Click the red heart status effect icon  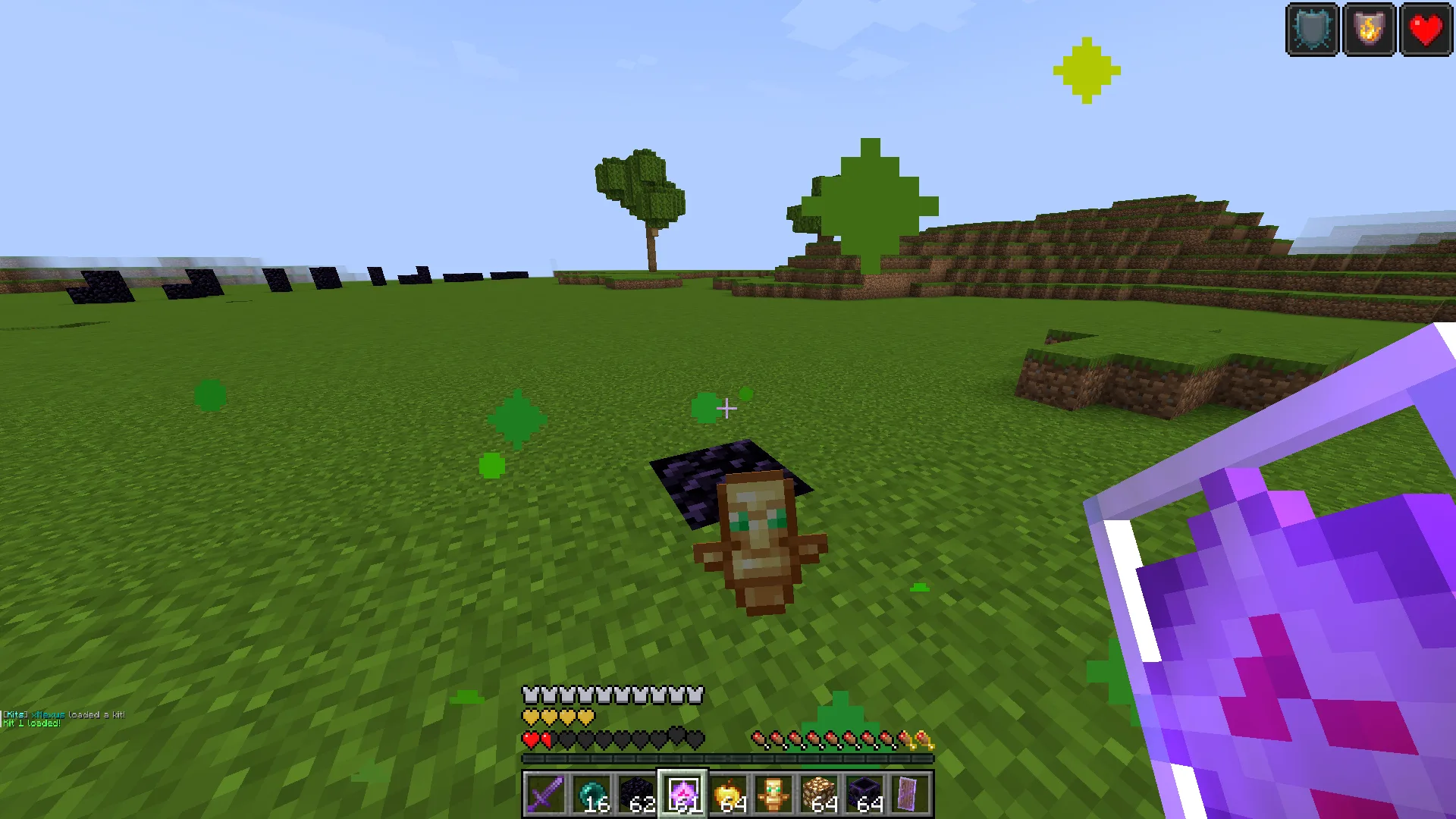pos(1426,30)
